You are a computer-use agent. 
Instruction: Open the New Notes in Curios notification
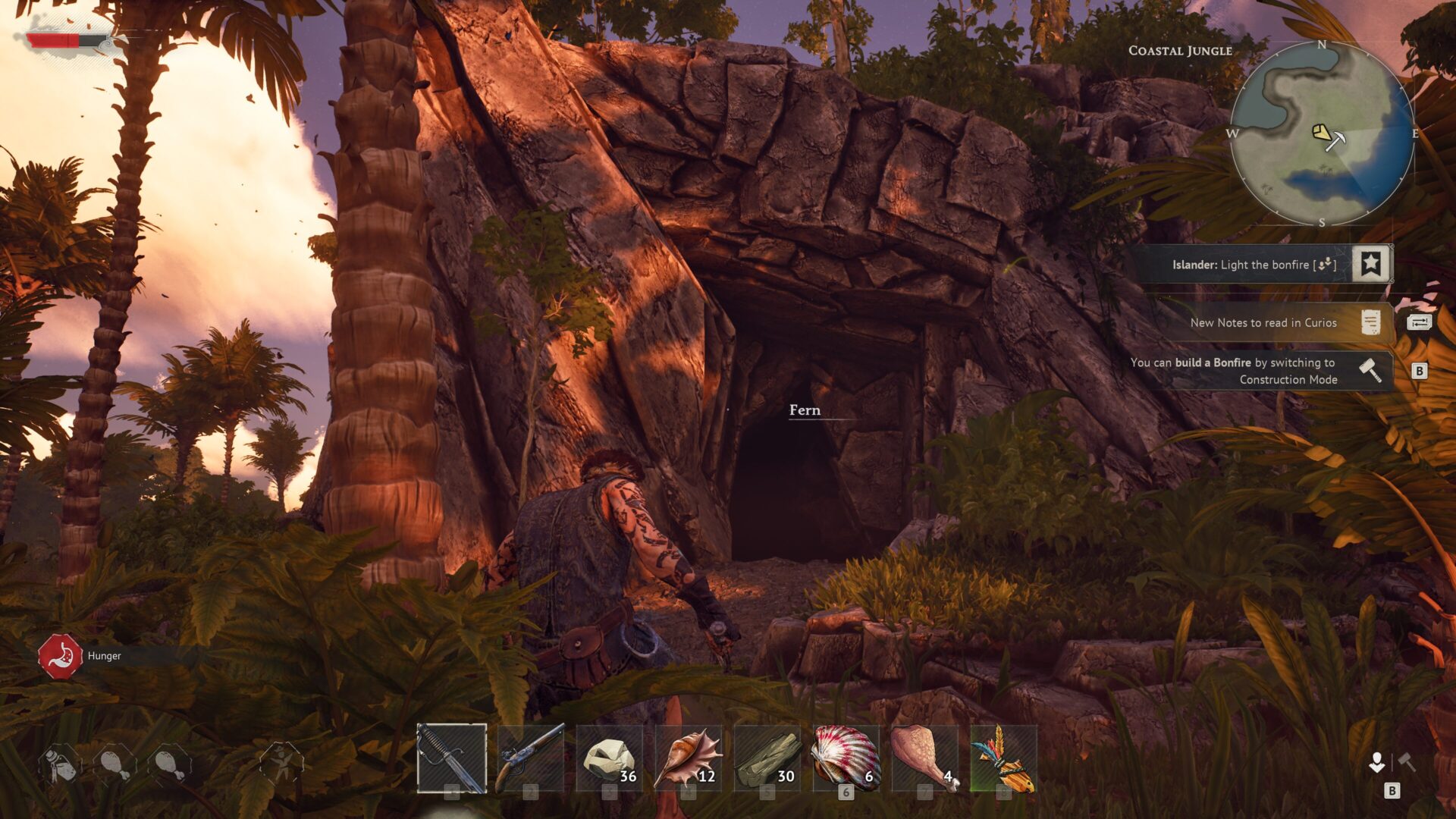point(1263,322)
